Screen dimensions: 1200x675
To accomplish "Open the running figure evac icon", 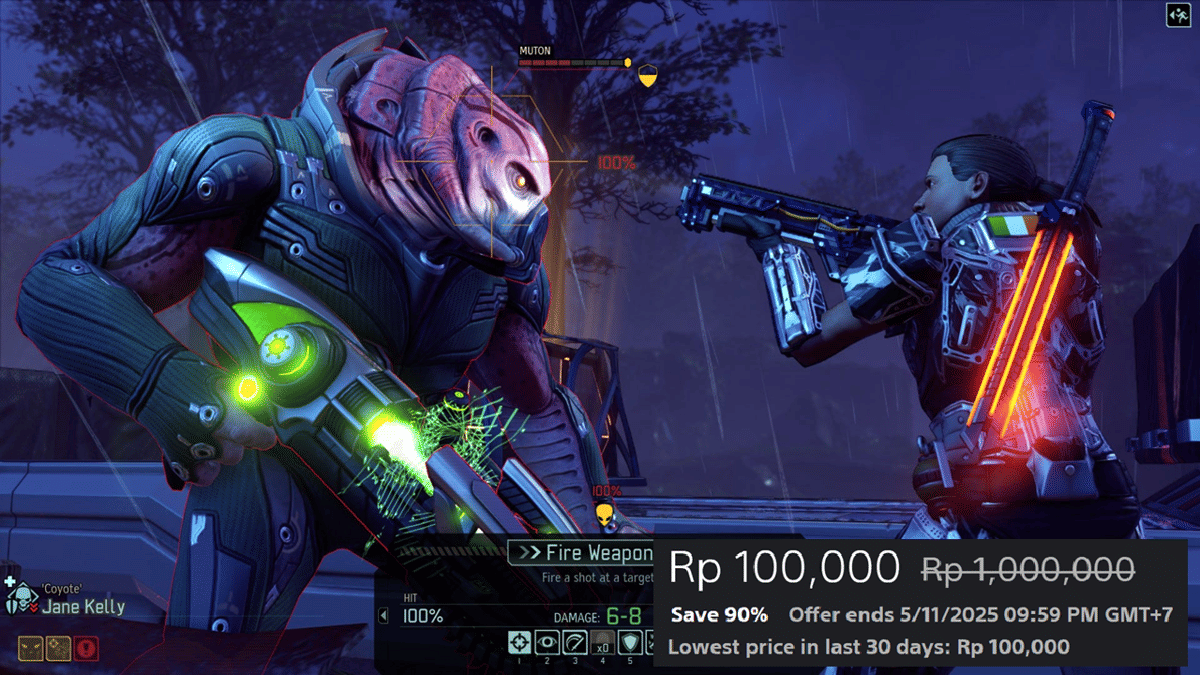I will 1176,14.
